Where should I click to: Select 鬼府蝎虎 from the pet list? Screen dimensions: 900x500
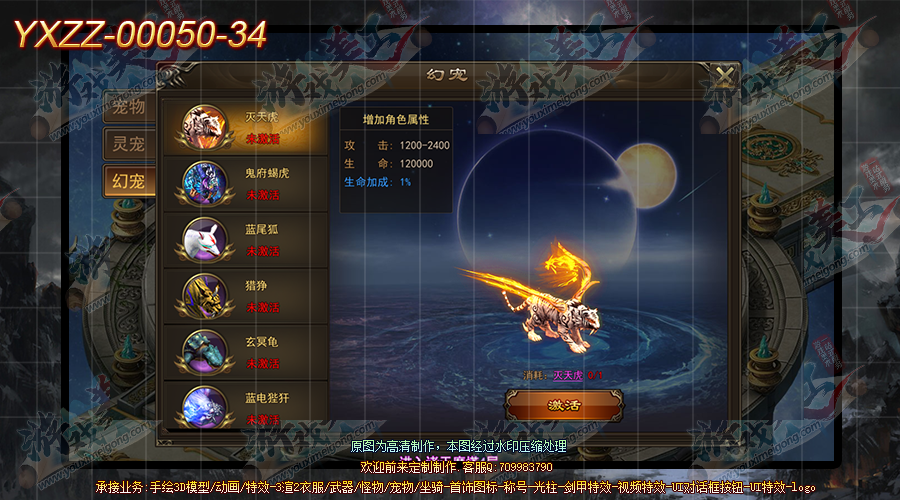244,183
